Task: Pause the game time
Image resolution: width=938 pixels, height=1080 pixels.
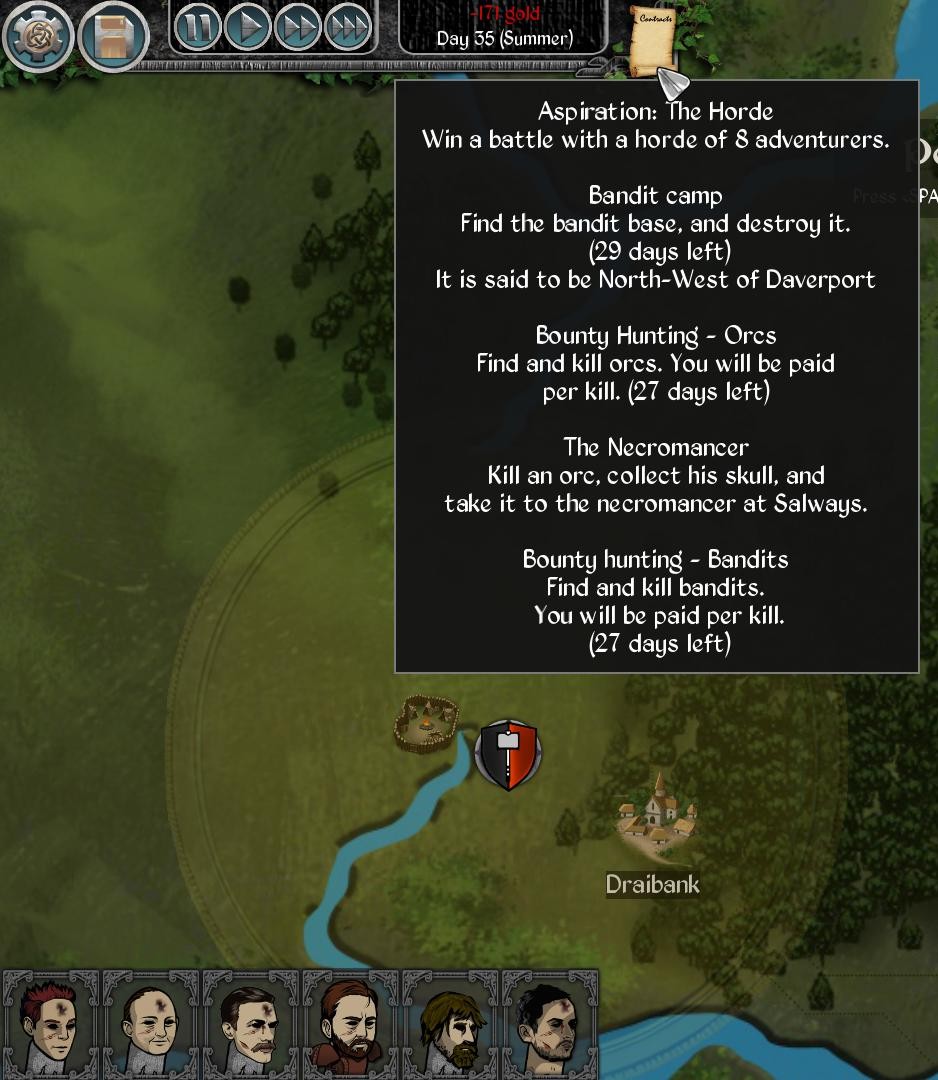Action: click(x=197, y=28)
